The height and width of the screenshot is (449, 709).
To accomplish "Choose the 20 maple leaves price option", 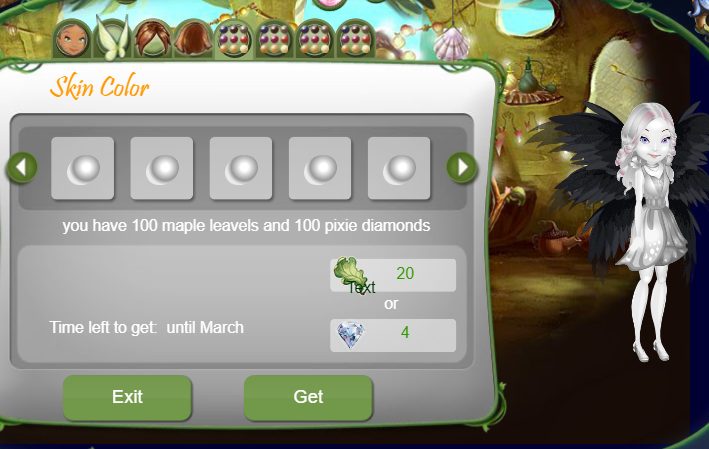I will tap(393, 274).
